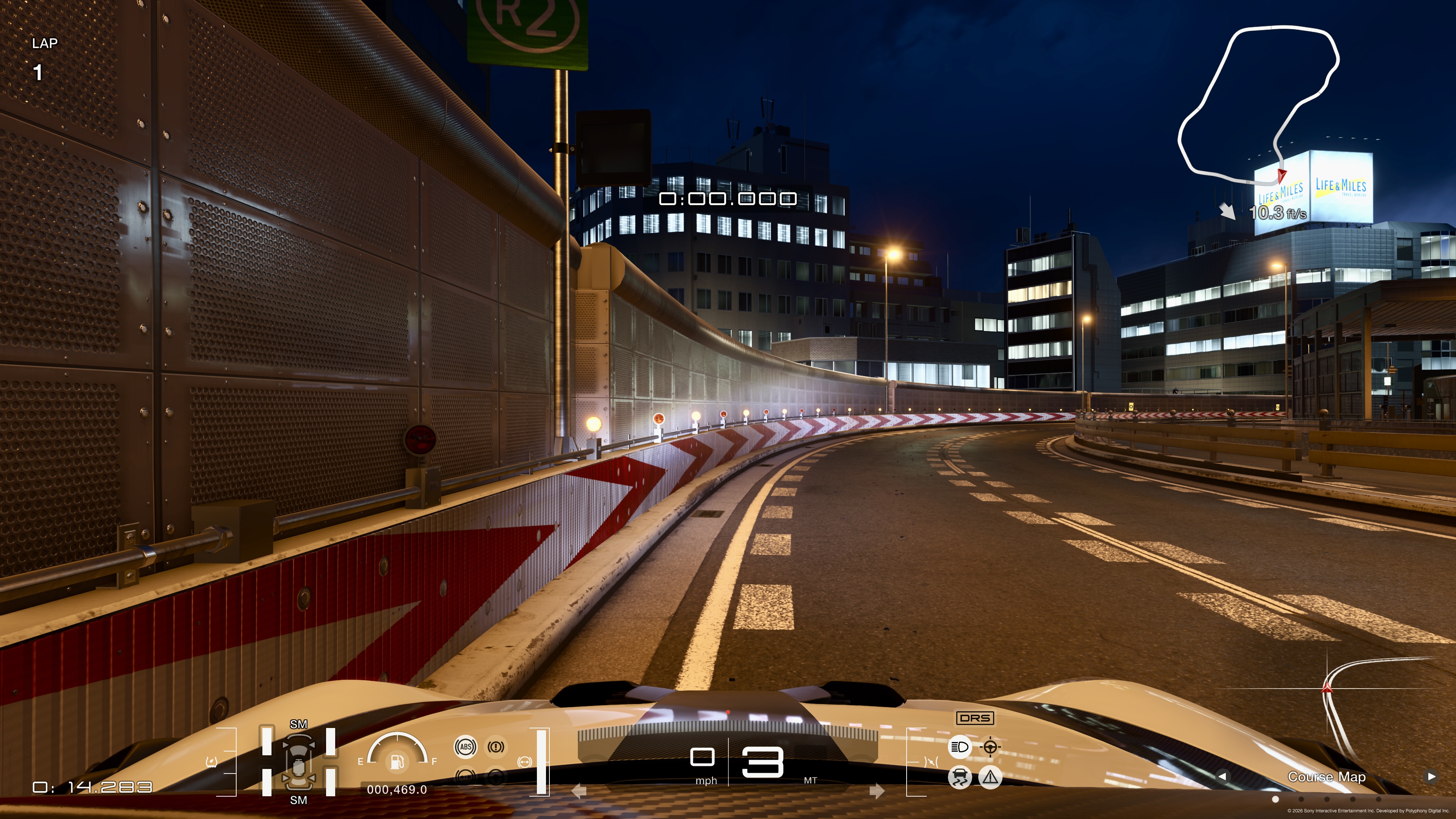Click the traction control skidding car icon
This screenshot has width=1456, height=819.
coord(959,777)
